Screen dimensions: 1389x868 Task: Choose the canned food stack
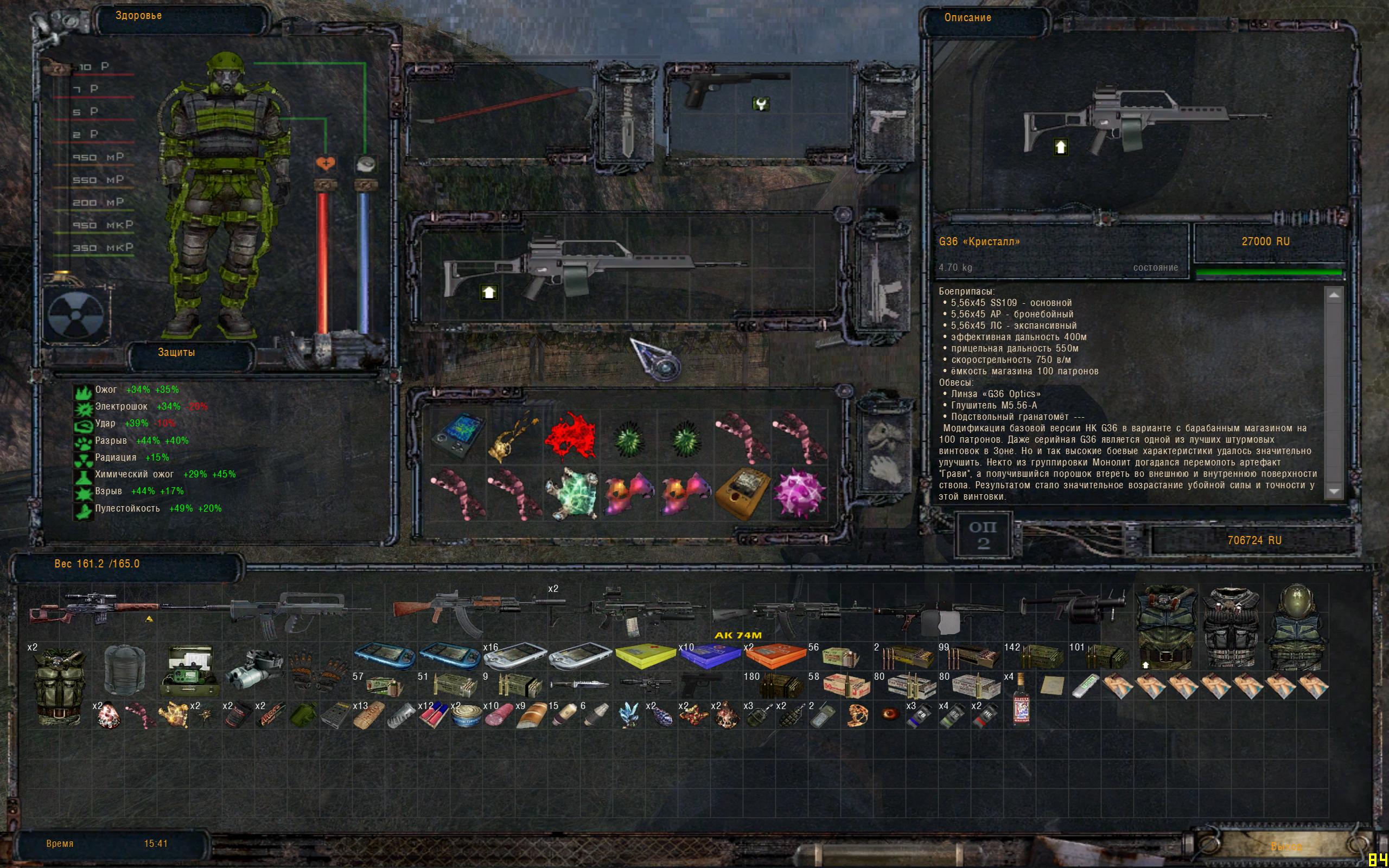(x=466, y=716)
